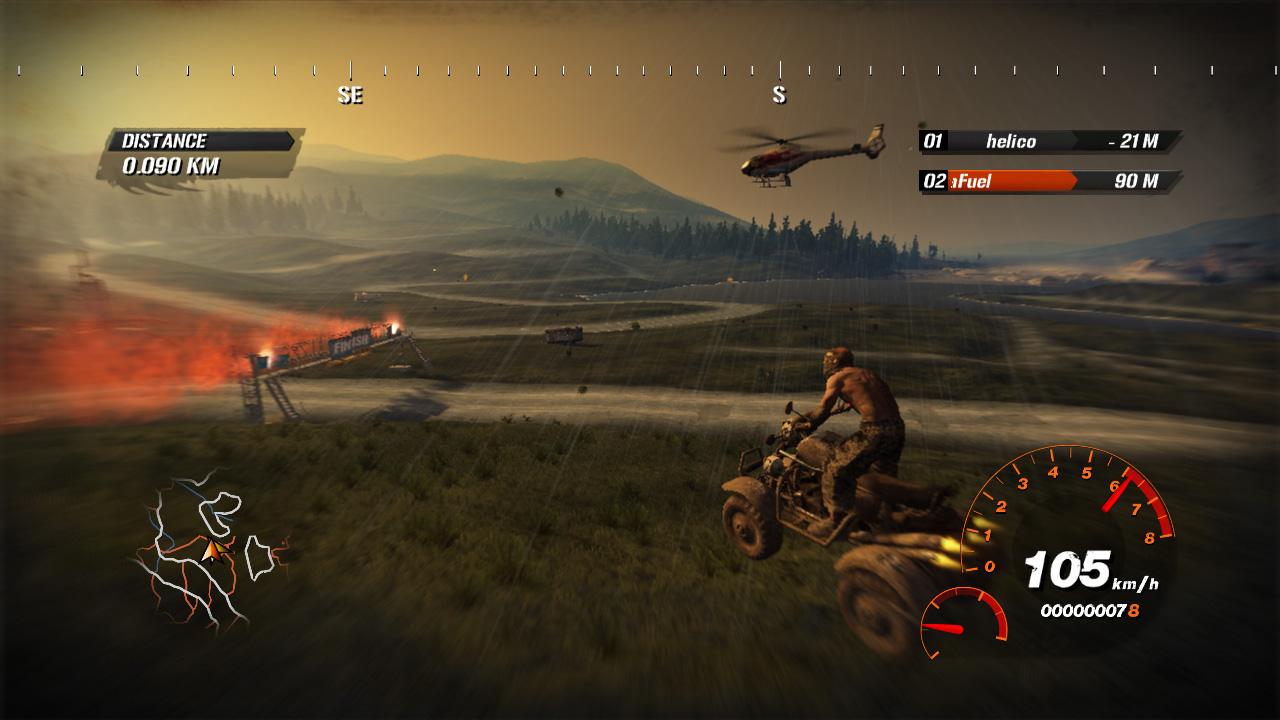Click the SE marker on the compass

tap(350, 95)
